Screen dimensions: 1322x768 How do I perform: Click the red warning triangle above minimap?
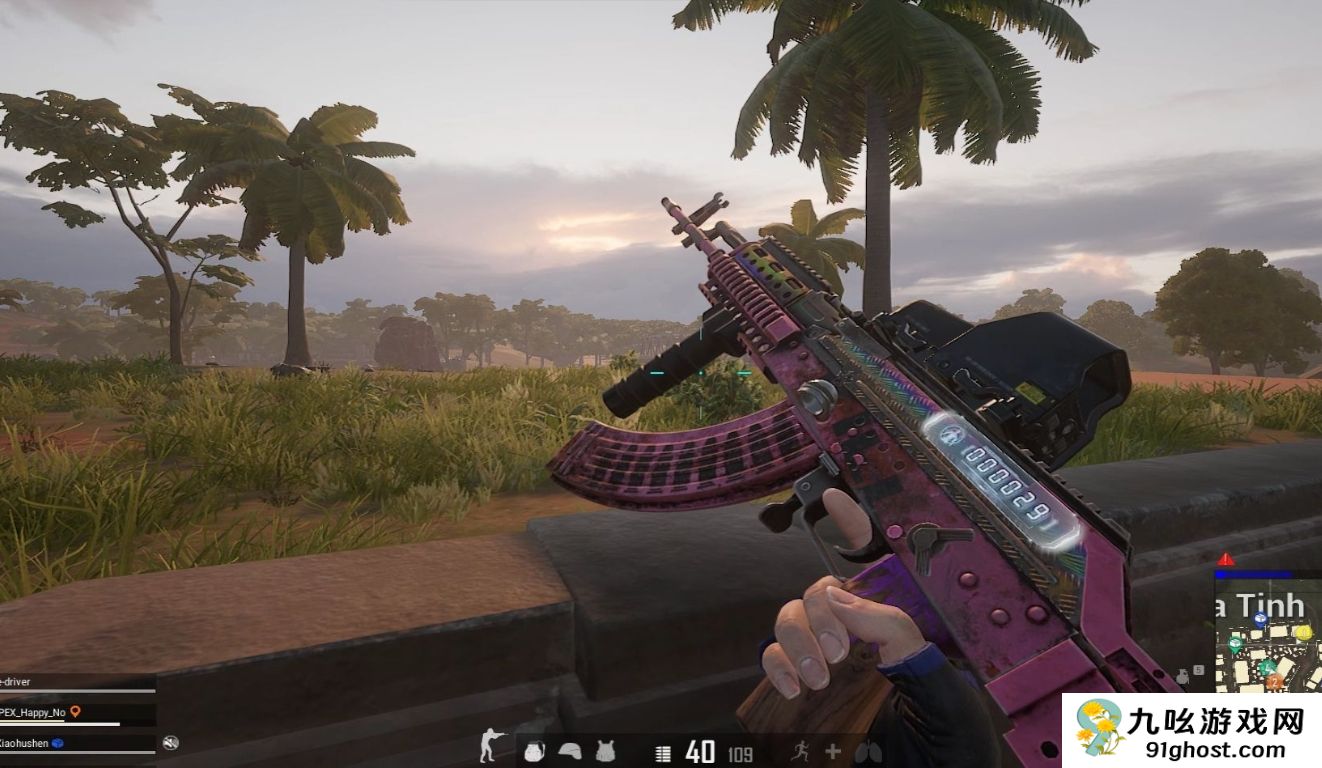1226,559
